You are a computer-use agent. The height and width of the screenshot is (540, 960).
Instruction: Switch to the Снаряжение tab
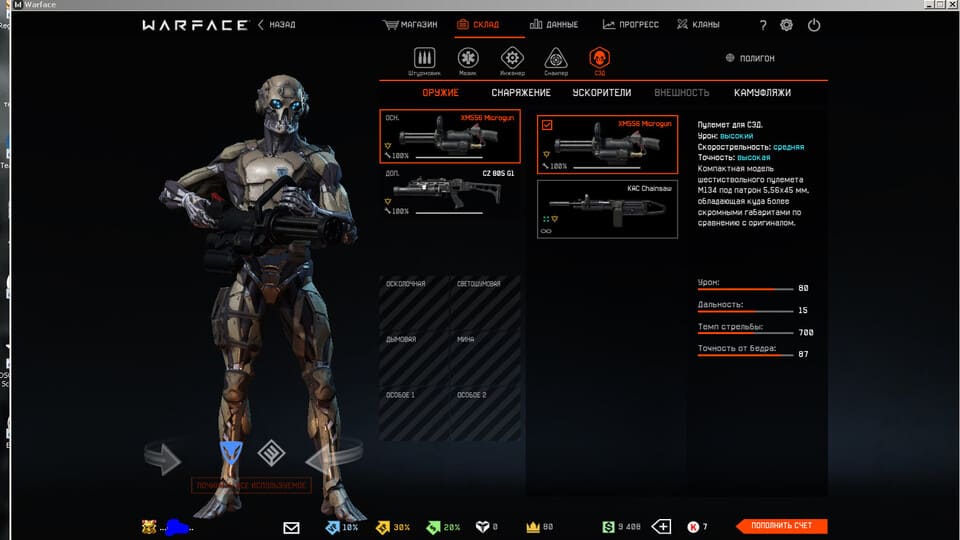[521, 93]
